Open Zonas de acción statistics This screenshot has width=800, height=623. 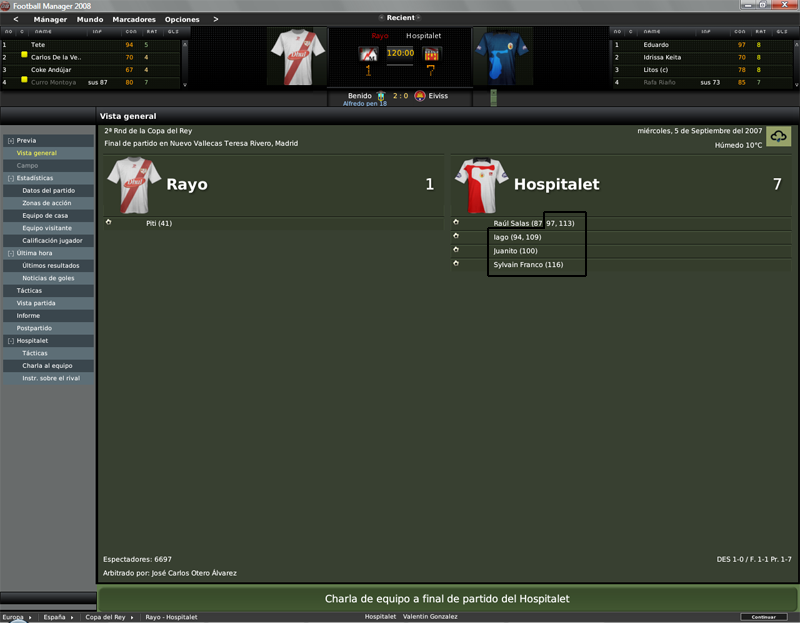(47, 203)
